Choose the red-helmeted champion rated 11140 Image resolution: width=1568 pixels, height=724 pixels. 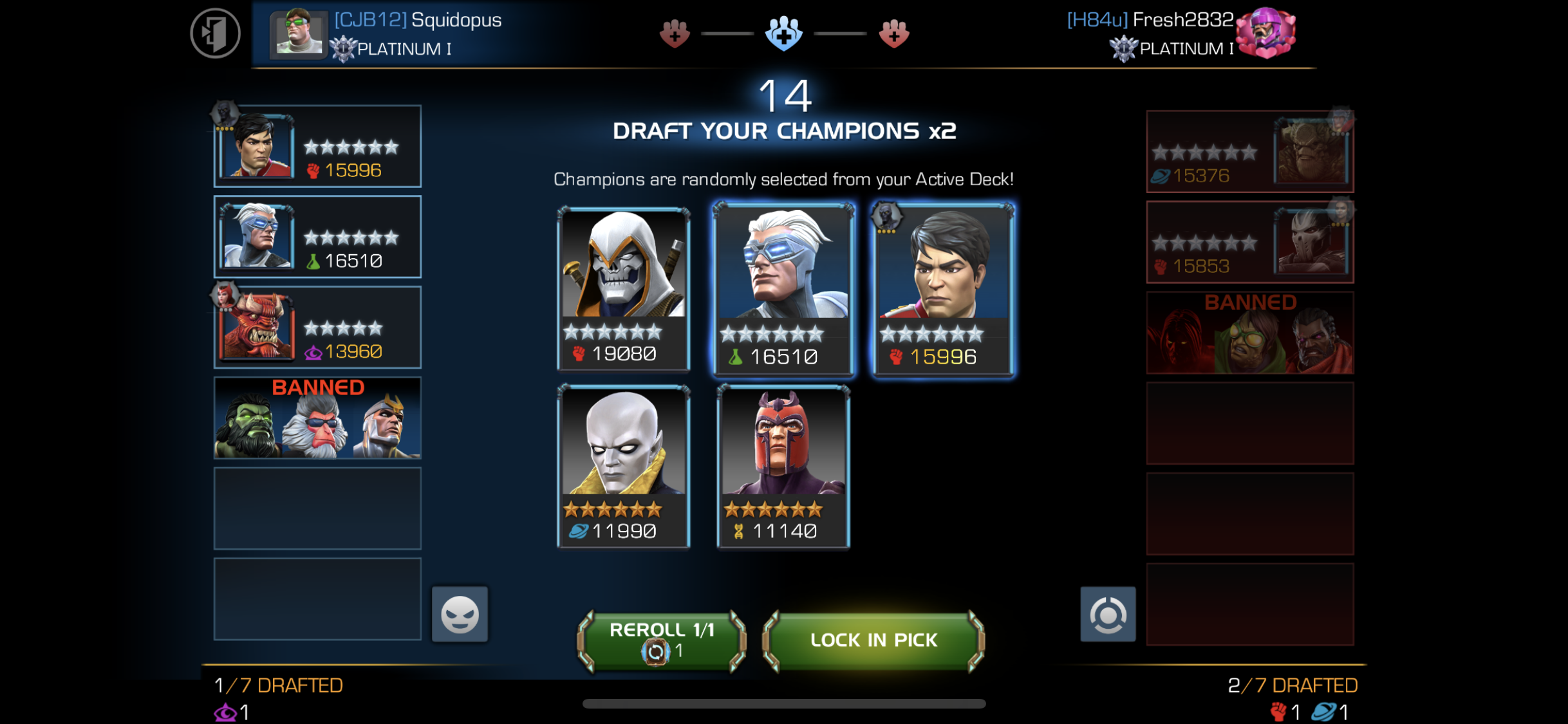point(783,467)
